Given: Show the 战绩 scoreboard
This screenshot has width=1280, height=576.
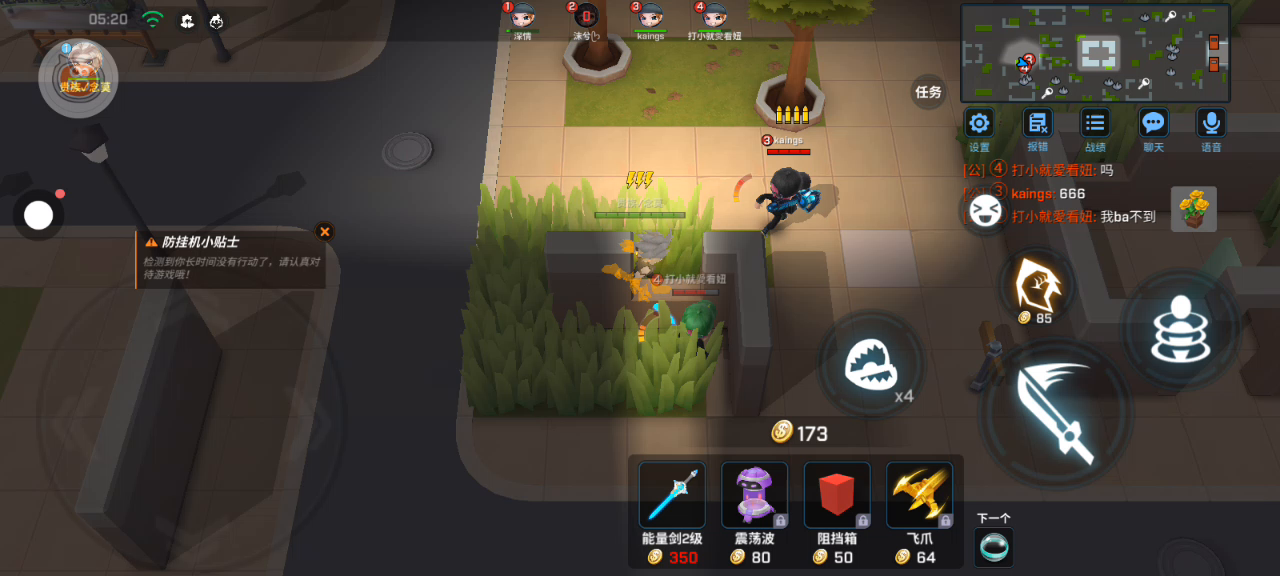Looking at the screenshot, I should pyautogui.click(x=1095, y=124).
